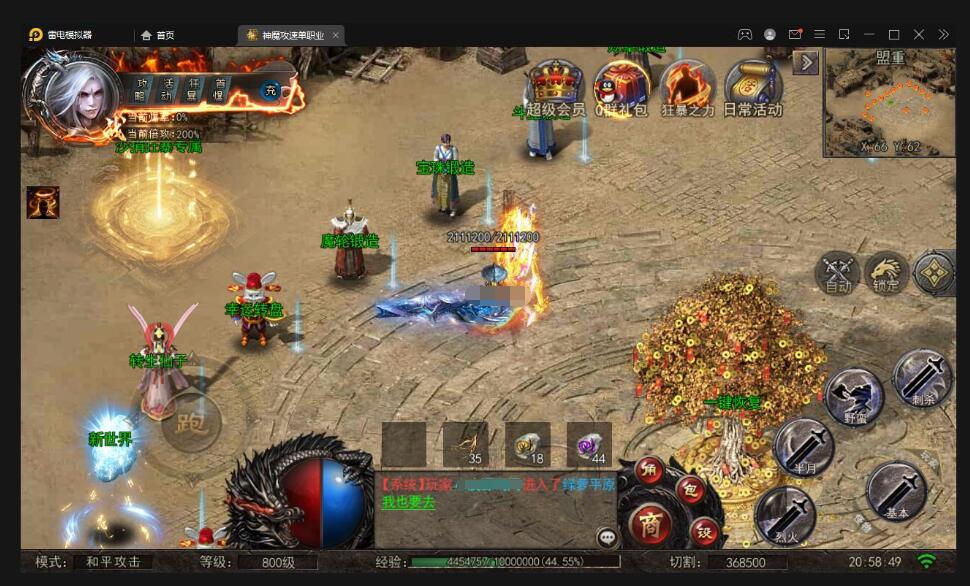Open the 包 bag button
The height and width of the screenshot is (586, 970).
coord(690,489)
